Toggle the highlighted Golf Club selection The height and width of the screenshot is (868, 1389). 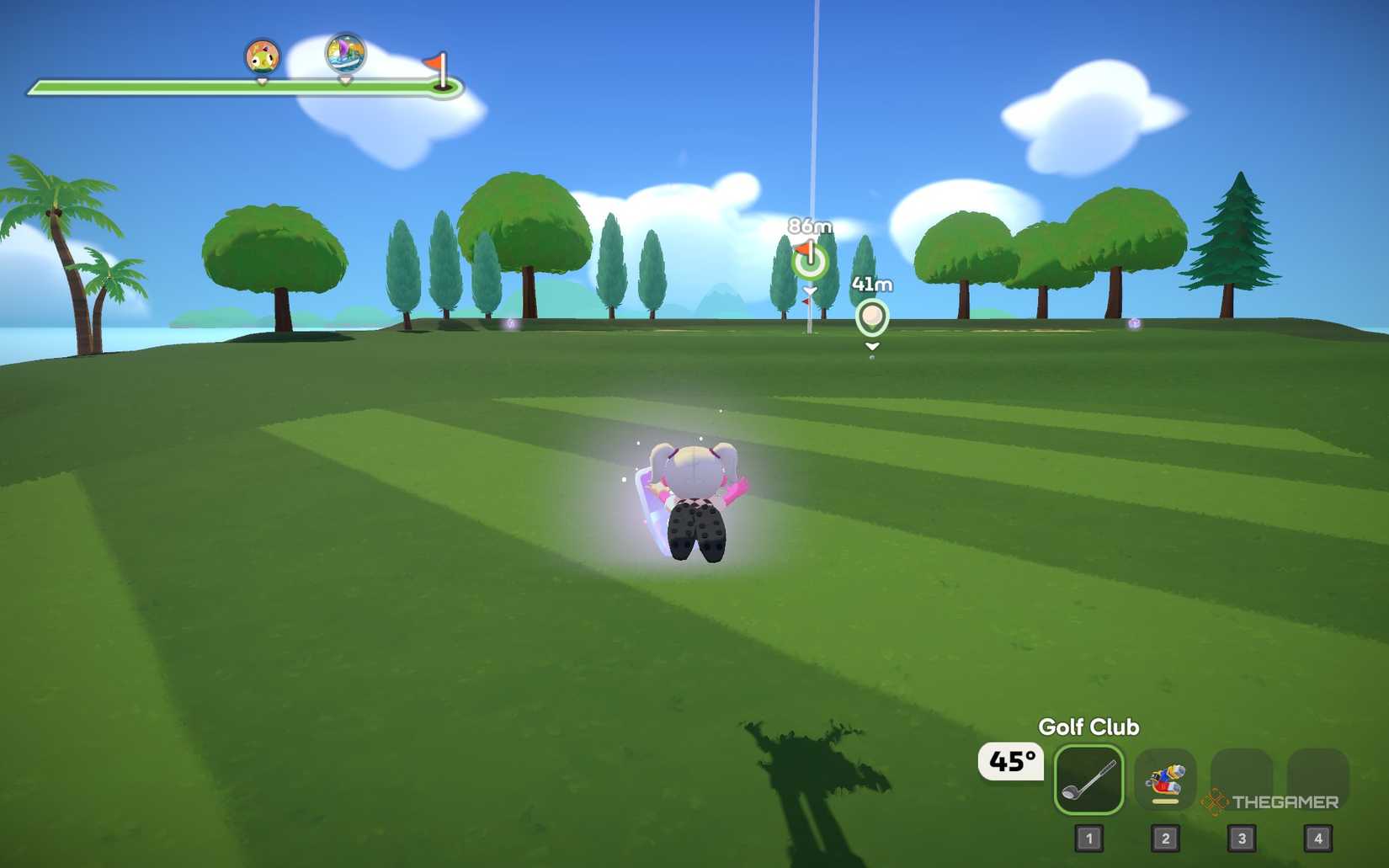click(x=1089, y=782)
